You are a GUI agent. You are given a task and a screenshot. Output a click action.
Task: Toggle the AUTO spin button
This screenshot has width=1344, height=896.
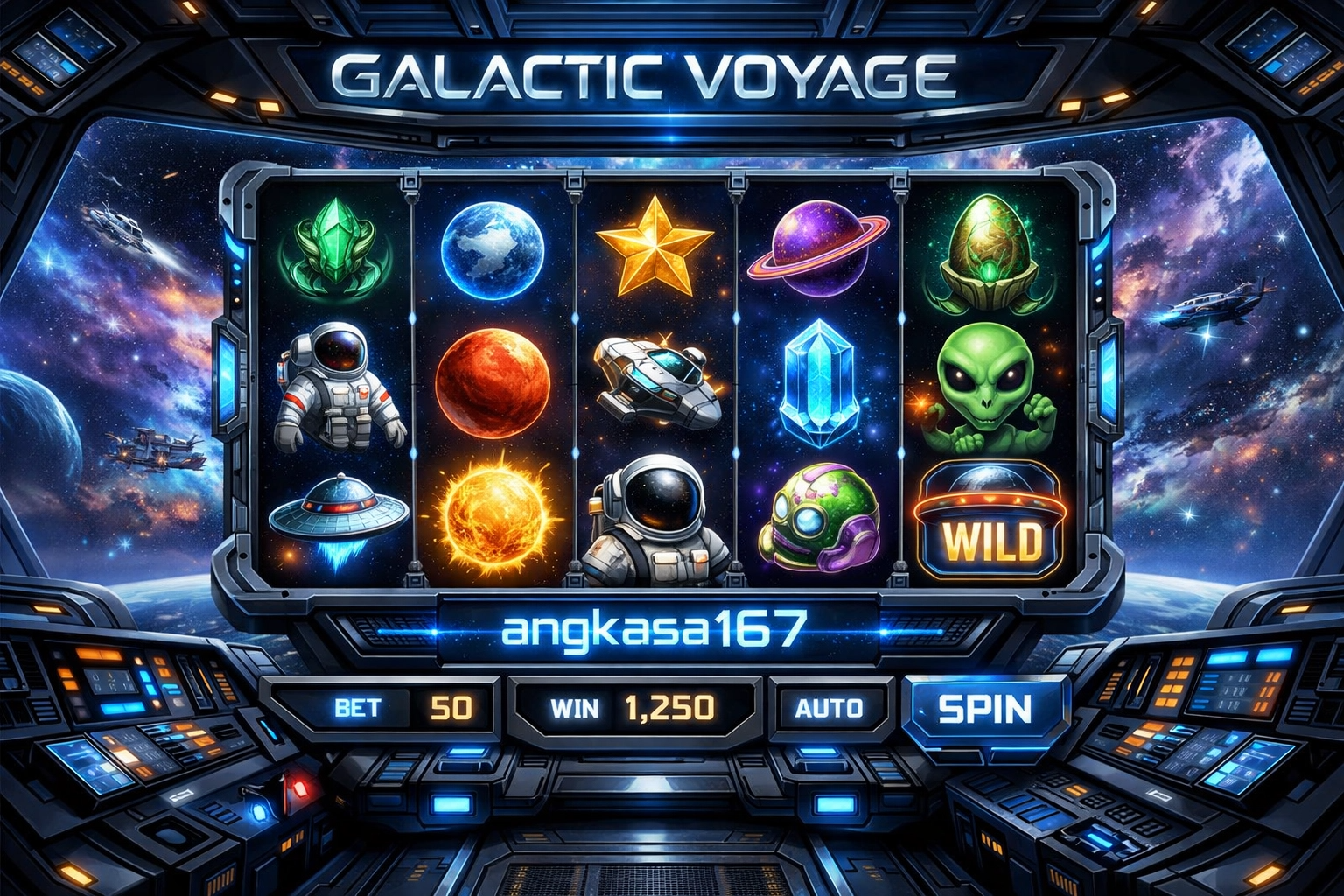829,707
